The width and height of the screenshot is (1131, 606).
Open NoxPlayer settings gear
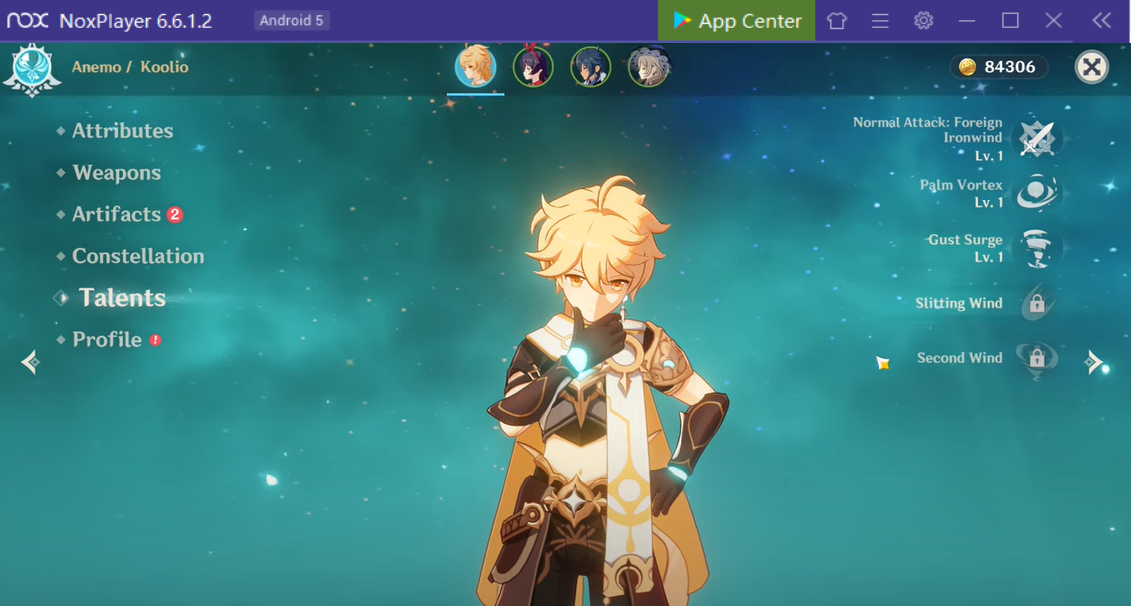923,21
